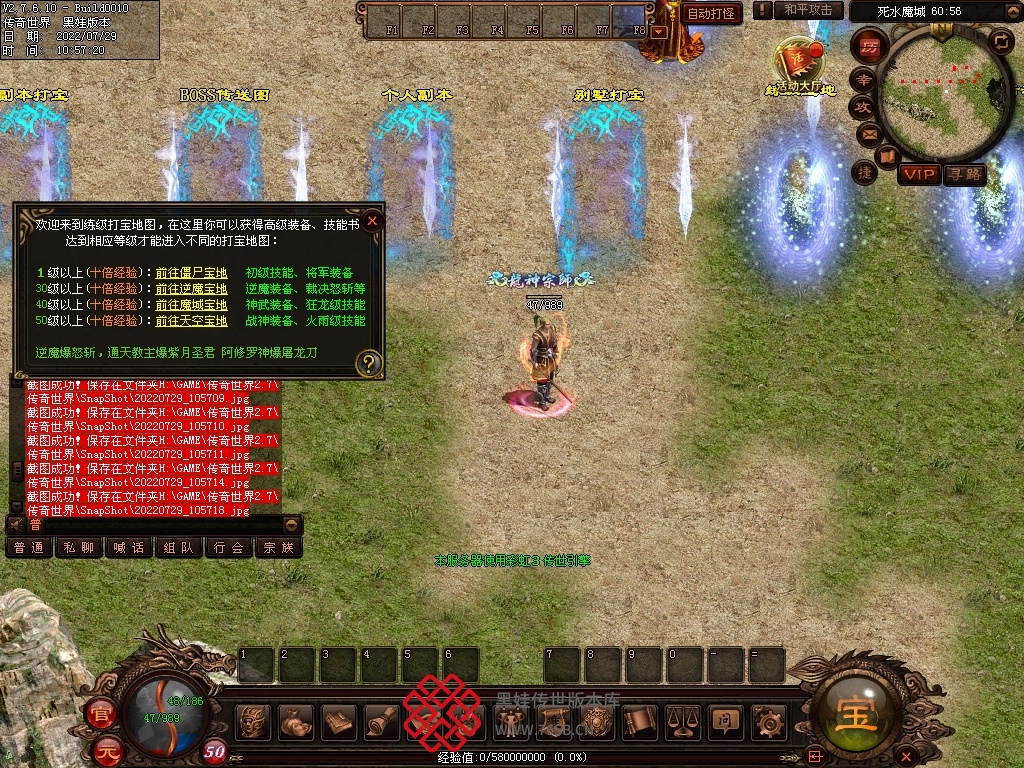Select the 组队 team chat tab
Screen dimensions: 1024x768
pos(179,547)
